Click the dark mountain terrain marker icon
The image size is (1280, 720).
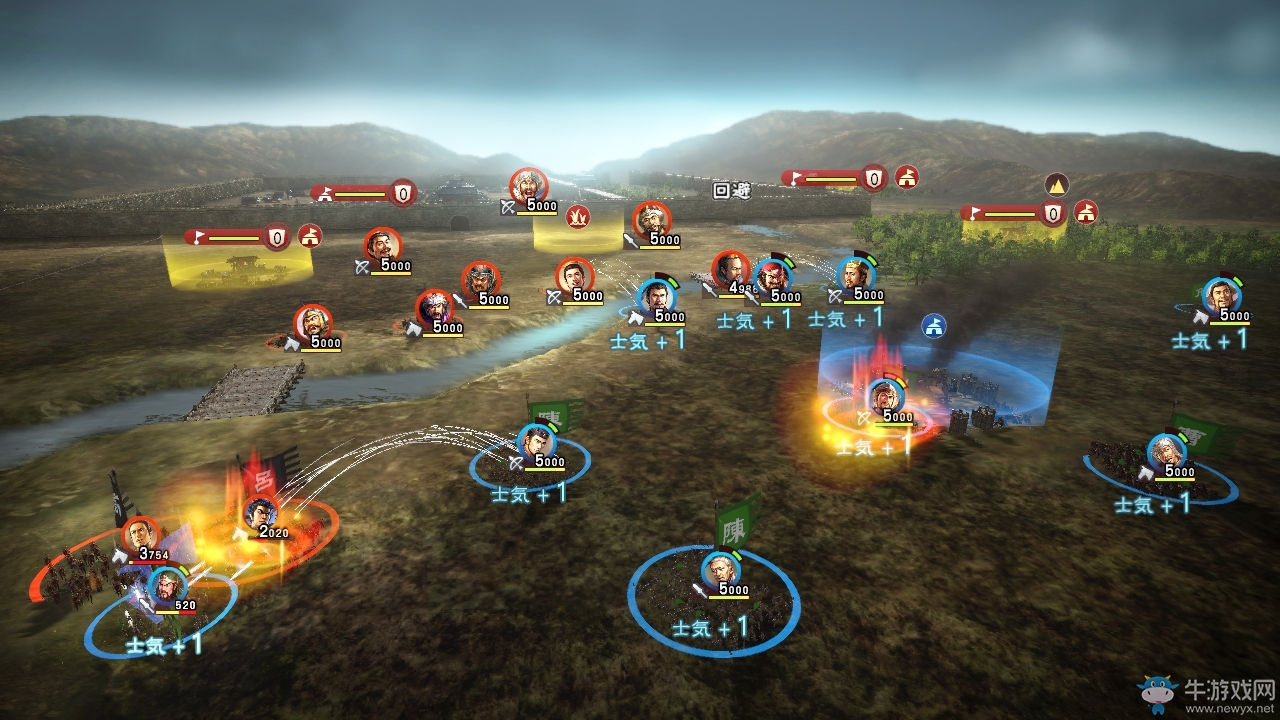tap(1057, 184)
